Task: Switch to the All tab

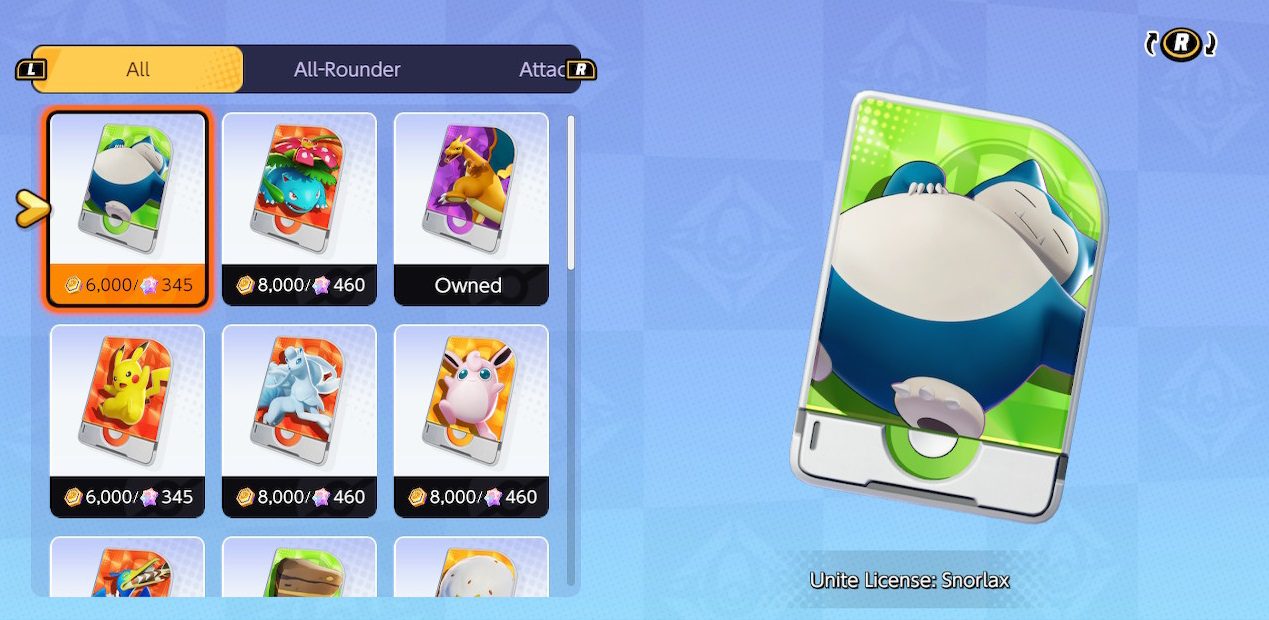Action: click(x=138, y=69)
